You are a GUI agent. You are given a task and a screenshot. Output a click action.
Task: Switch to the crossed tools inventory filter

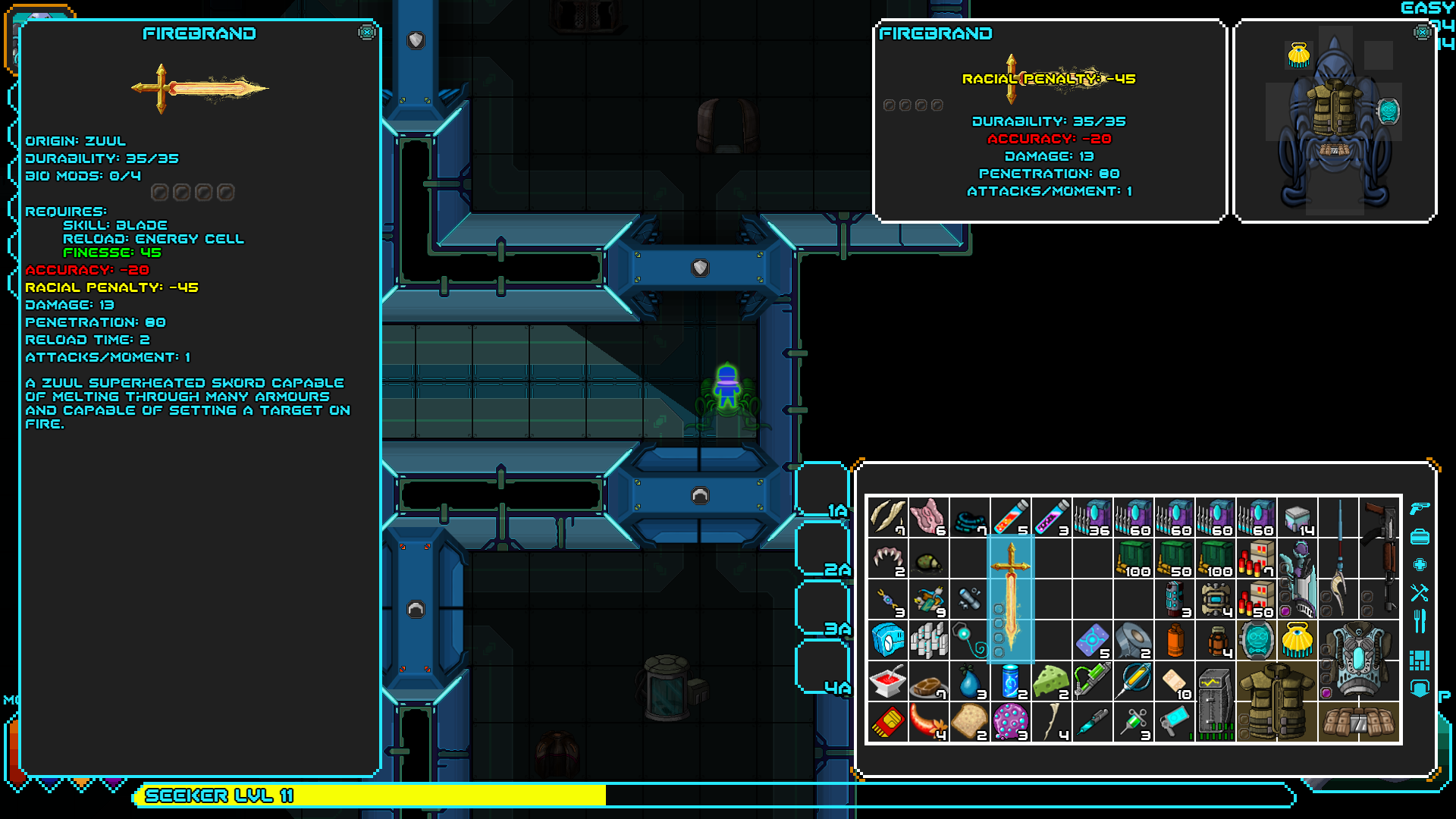[x=1420, y=592]
